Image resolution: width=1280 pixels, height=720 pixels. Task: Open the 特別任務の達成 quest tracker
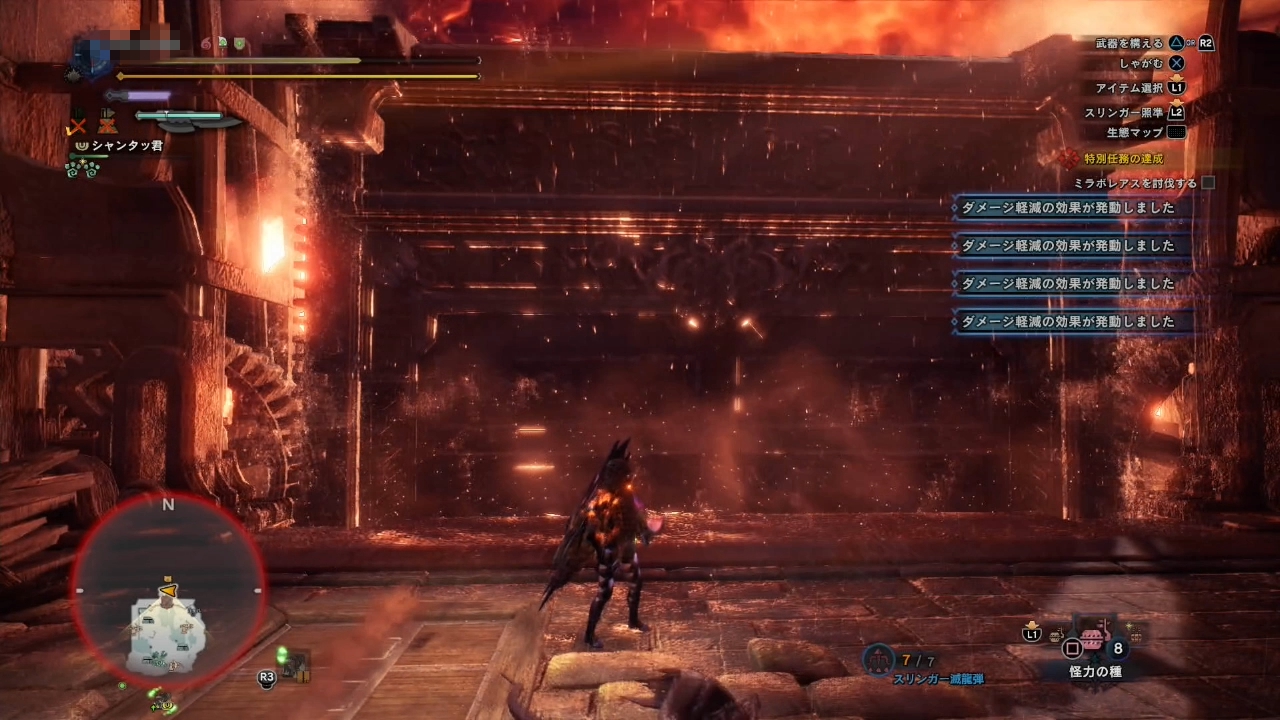1123,159
